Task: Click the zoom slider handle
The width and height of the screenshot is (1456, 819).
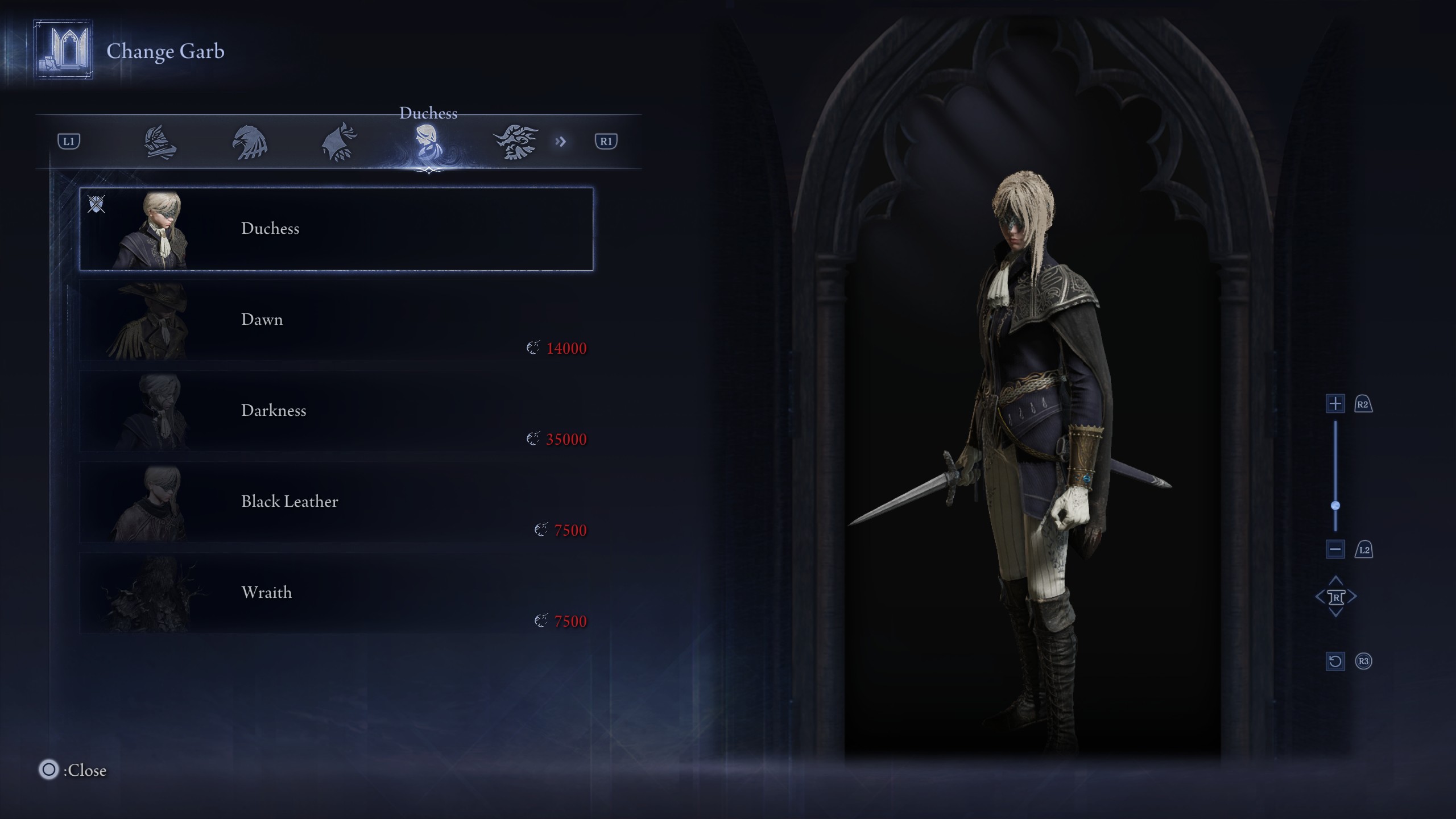Action: (x=1335, y=506)
